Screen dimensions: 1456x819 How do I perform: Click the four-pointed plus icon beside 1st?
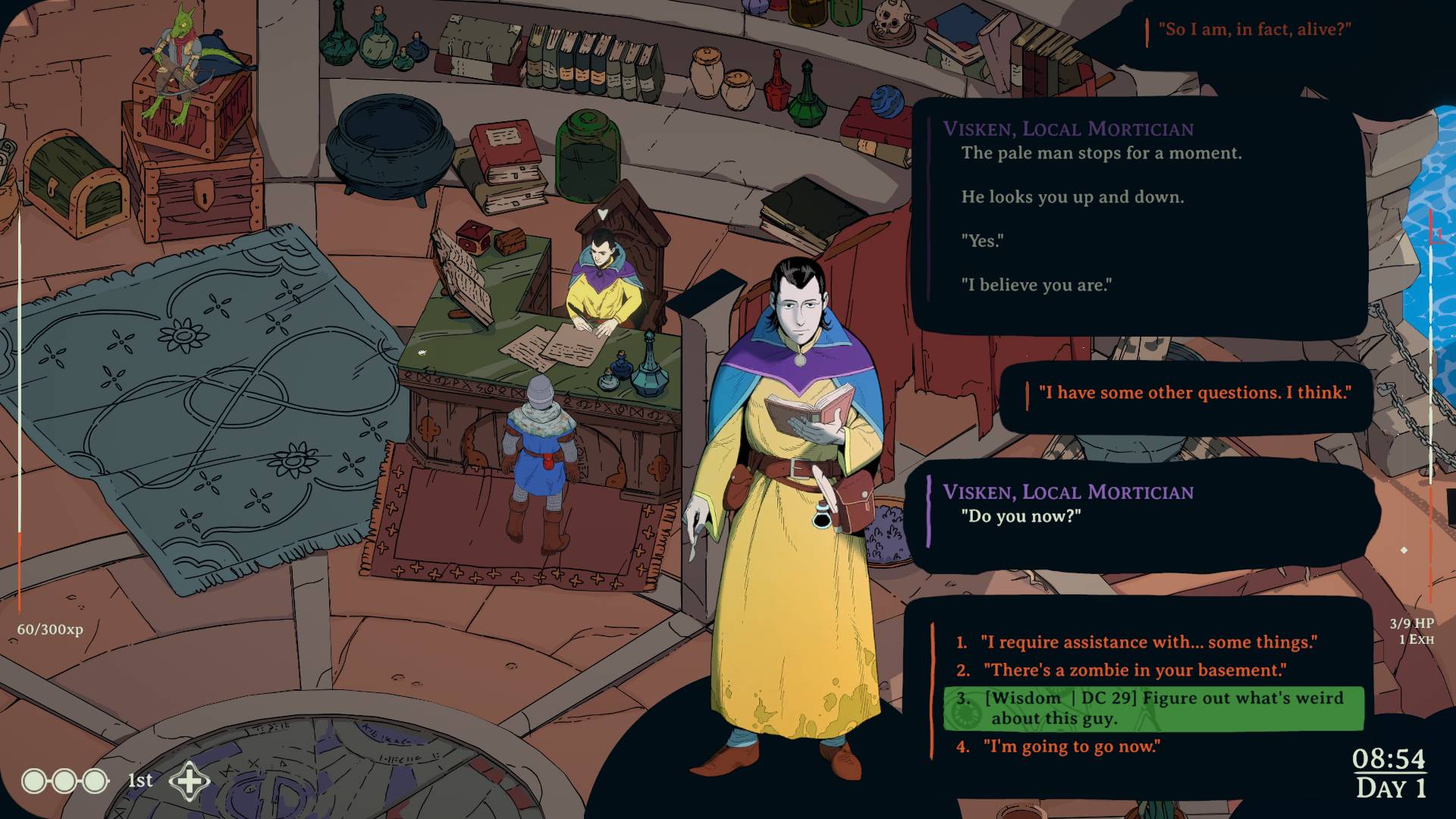click(x=189, y=781)
